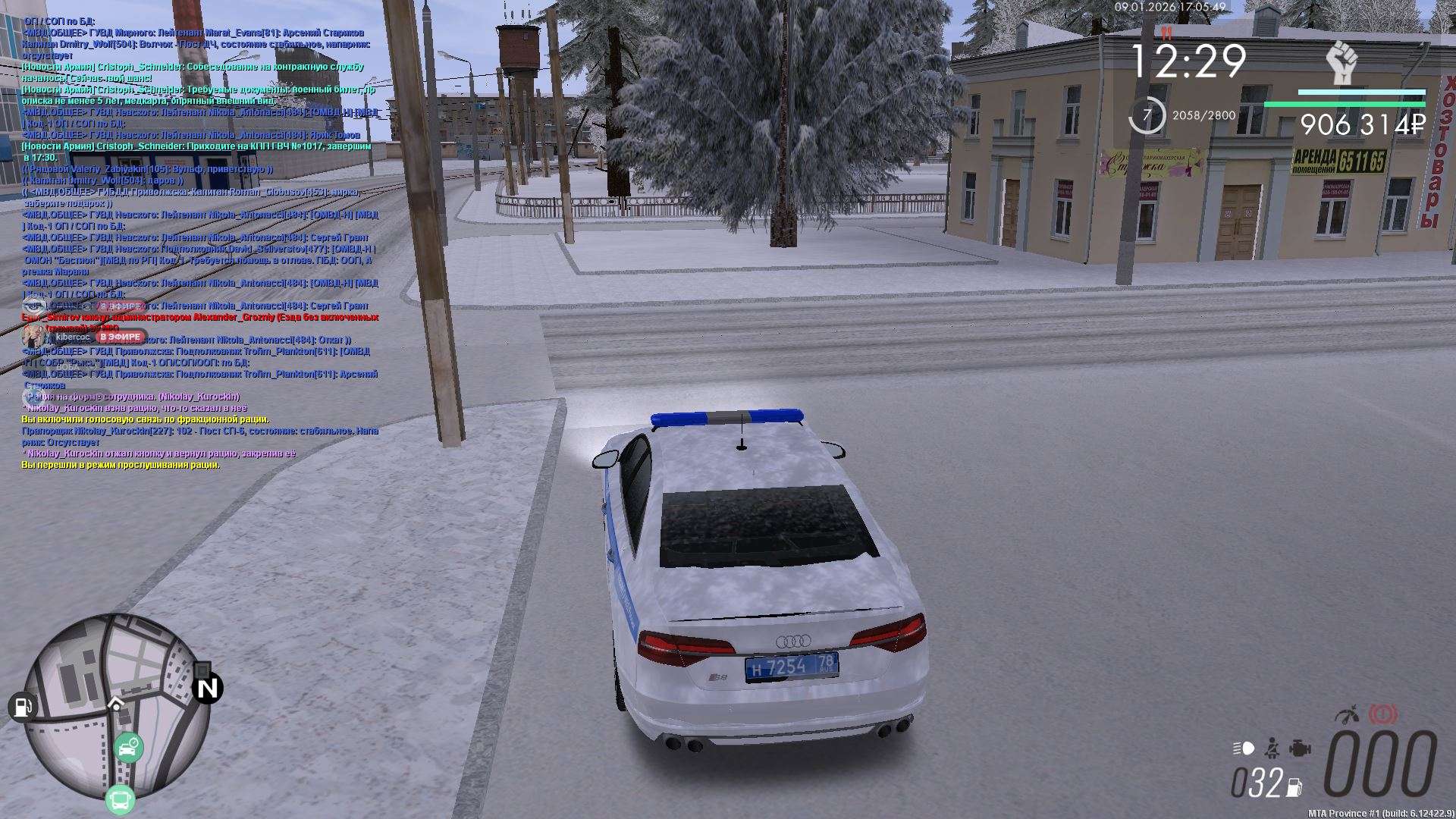
Task: Click the N compass marker on minimap
Action: pos(207,688)
